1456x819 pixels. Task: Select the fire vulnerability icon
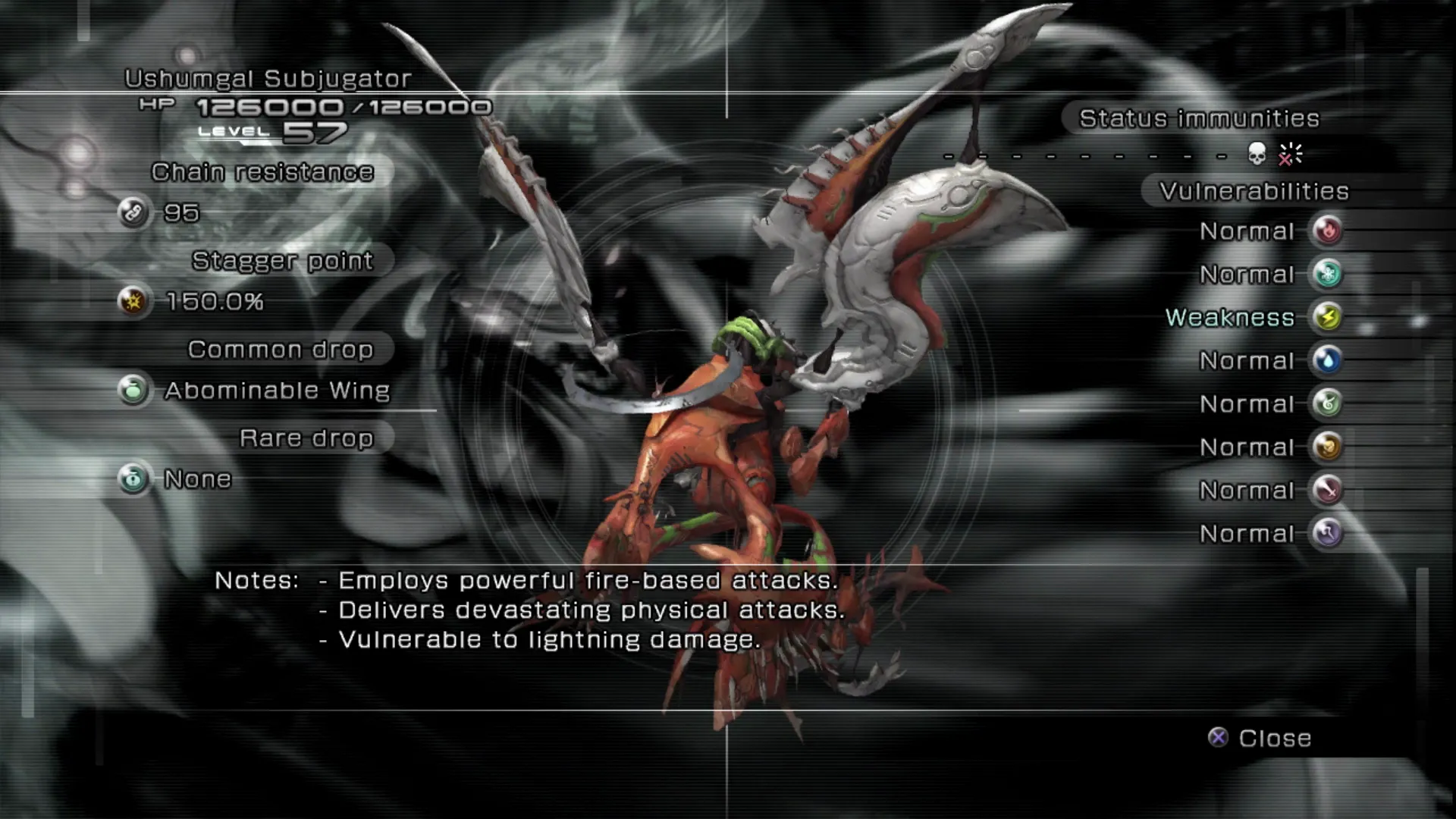(x=1328, y=231)
